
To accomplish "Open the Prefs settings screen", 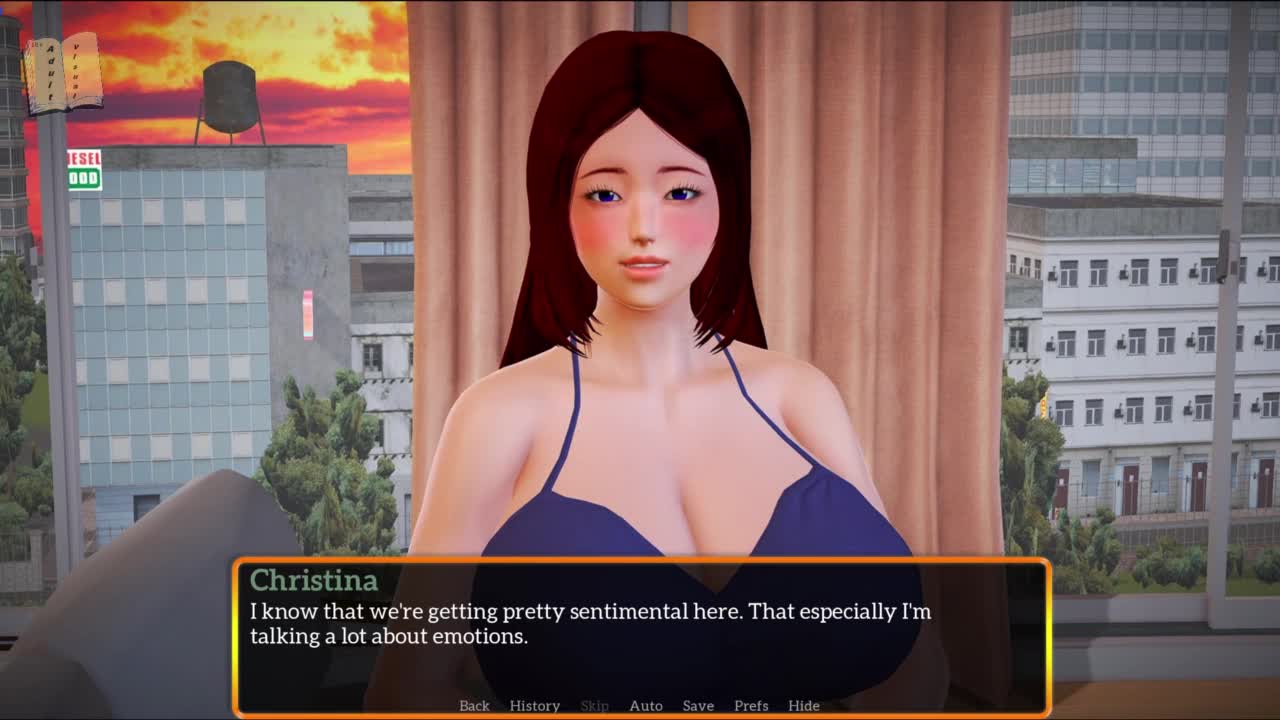I will pos(751,705).
